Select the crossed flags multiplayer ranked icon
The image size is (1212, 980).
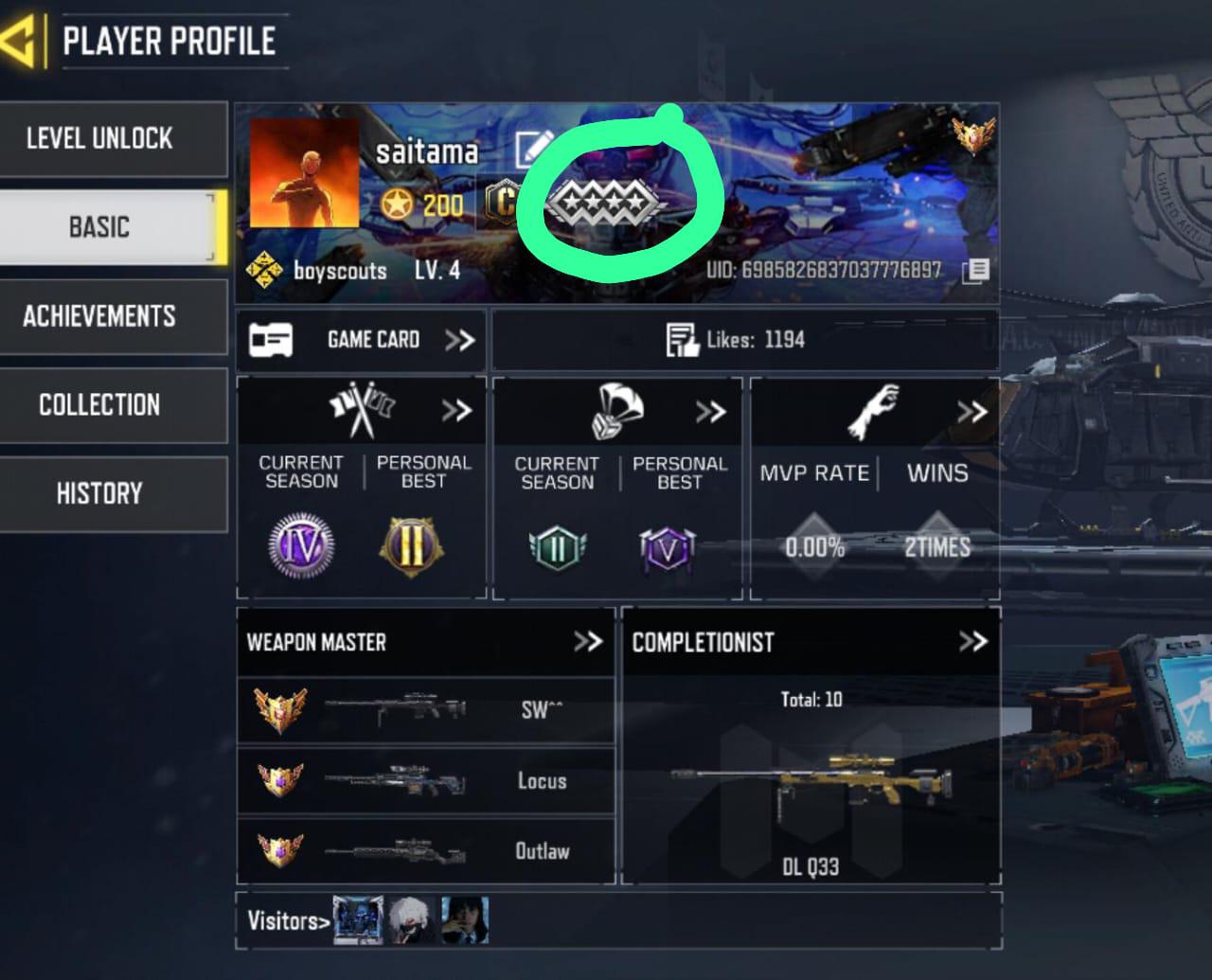pos(361,408)
